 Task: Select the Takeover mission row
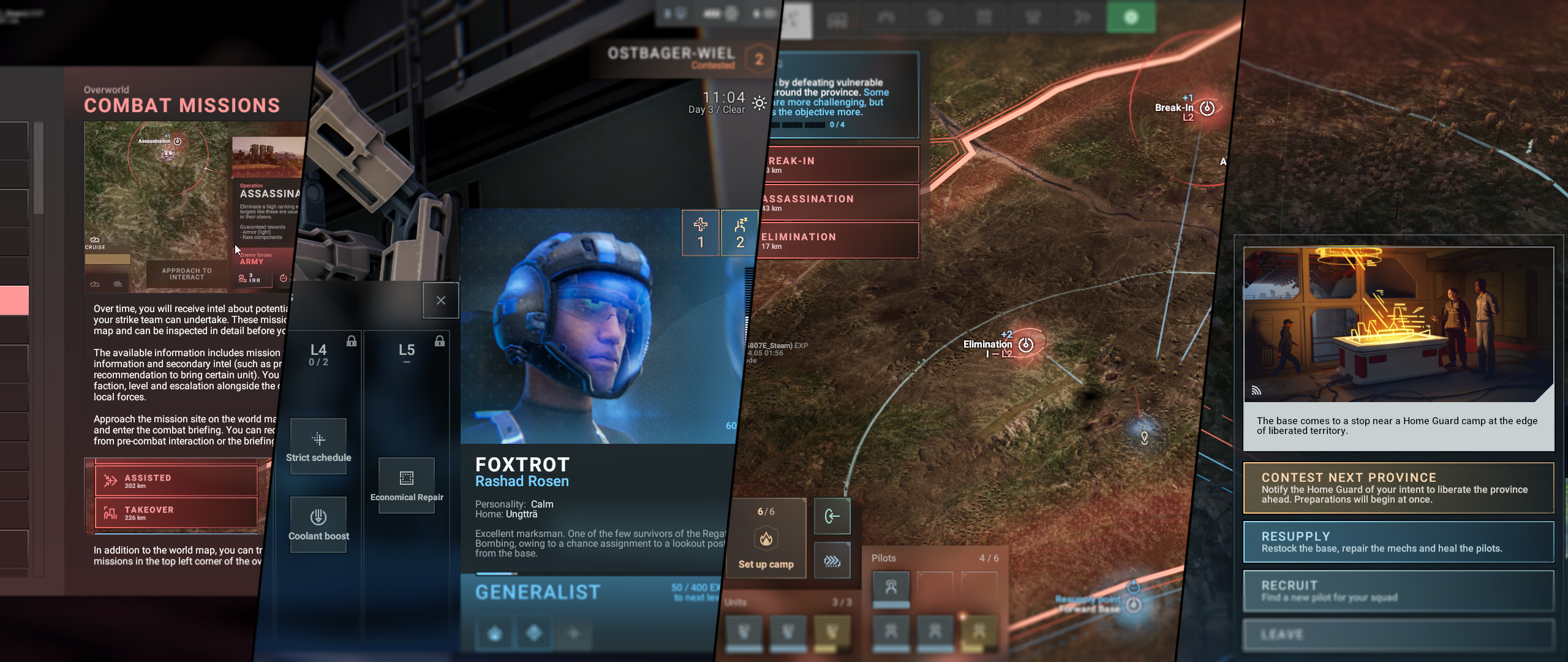click(x=176, y=513)
